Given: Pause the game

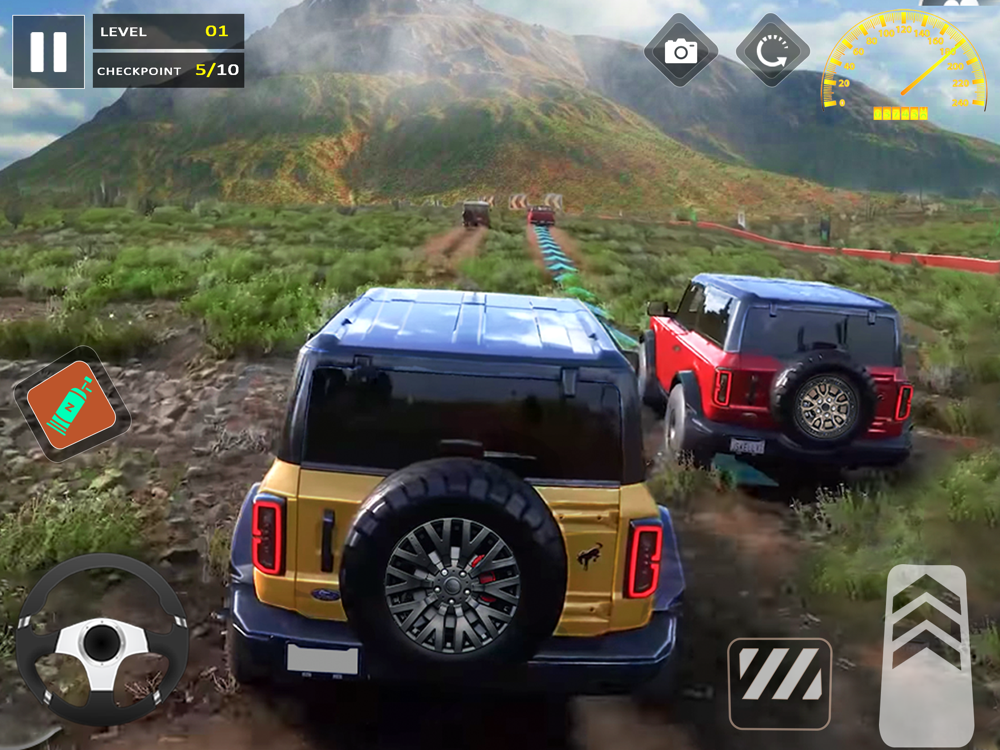Looking at the screenshot, I should point(48,52).
